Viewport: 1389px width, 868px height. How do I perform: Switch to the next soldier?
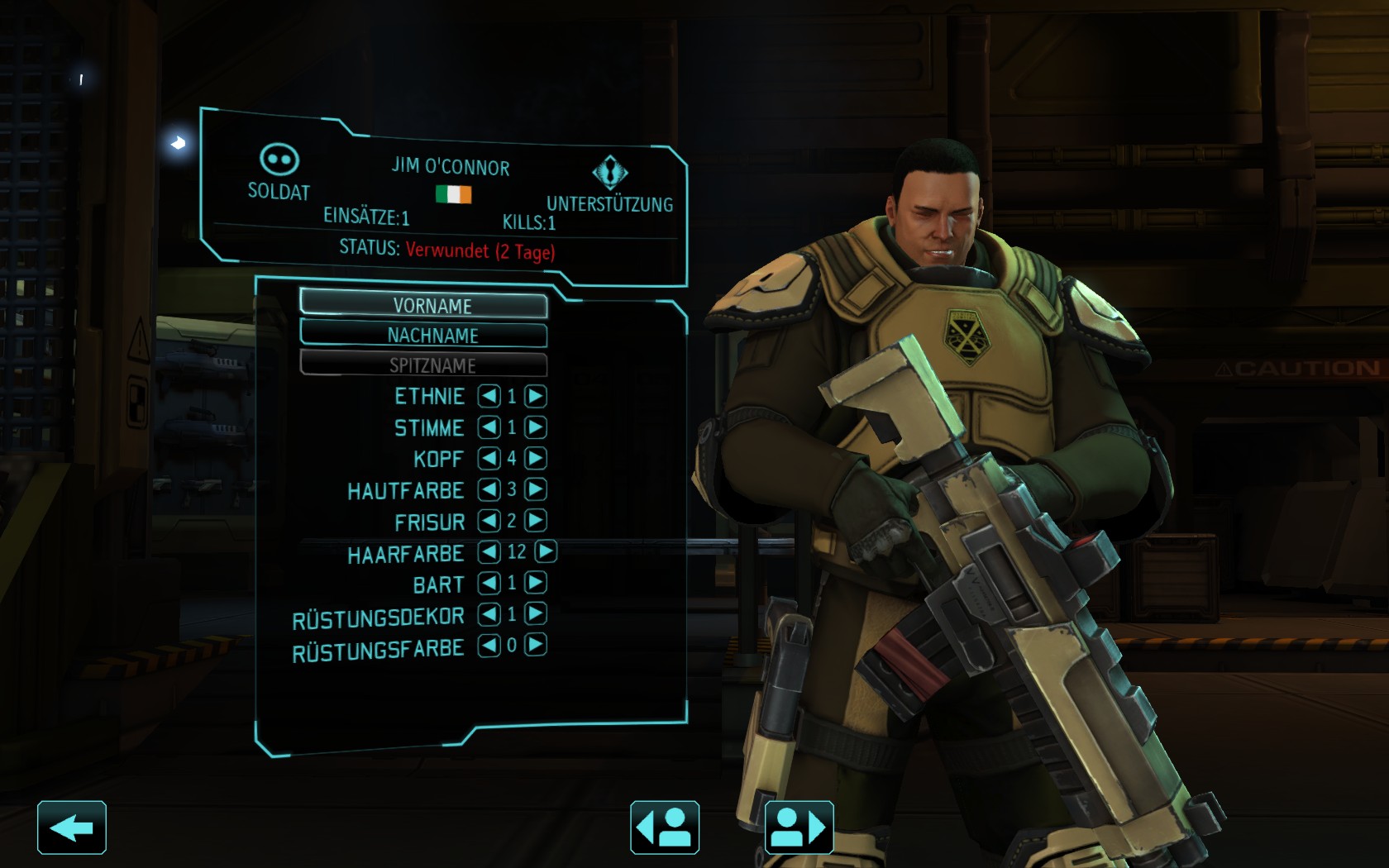800,827
